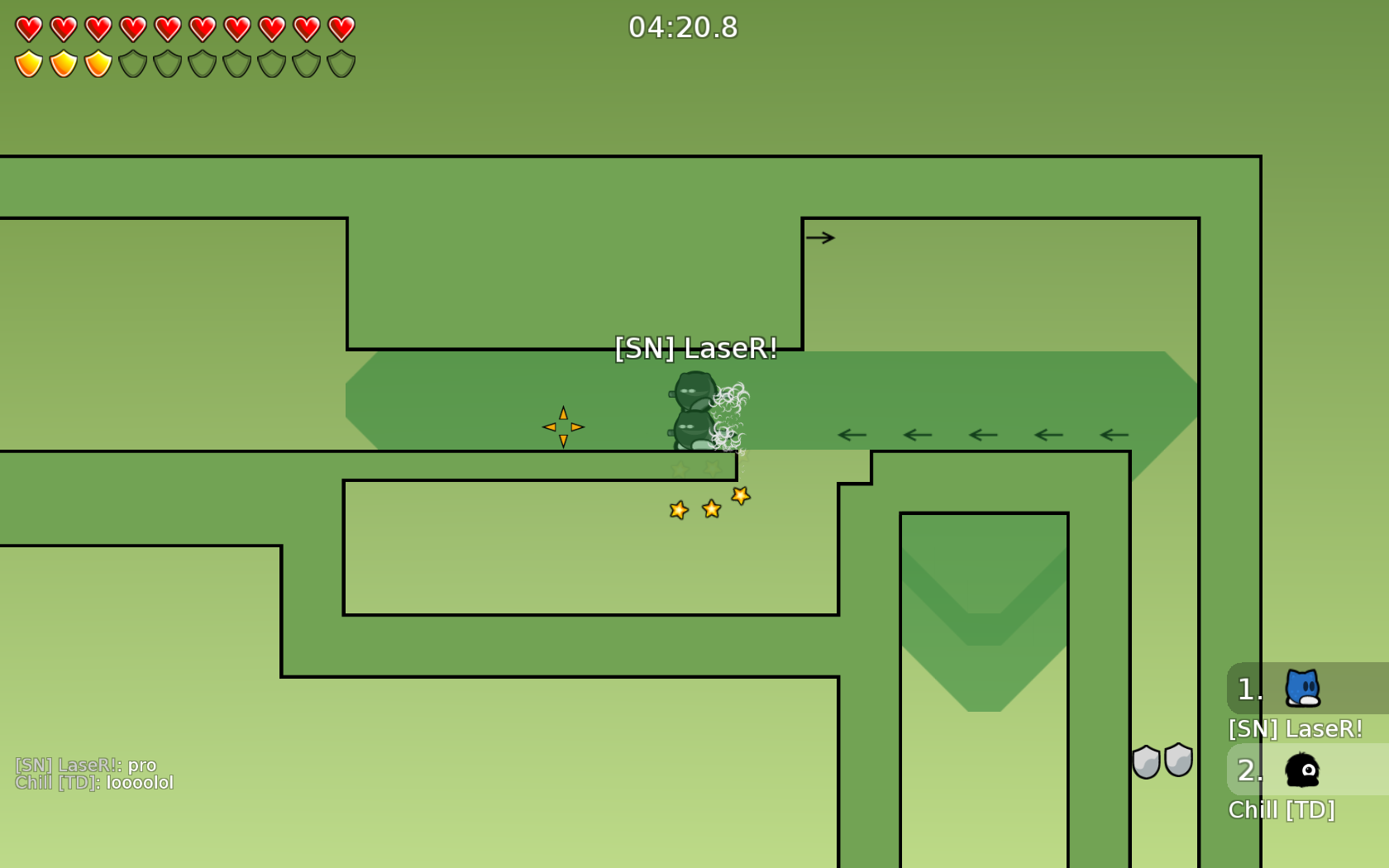
Task: Click the first red heart icon
Action: [x=28, y=27]
